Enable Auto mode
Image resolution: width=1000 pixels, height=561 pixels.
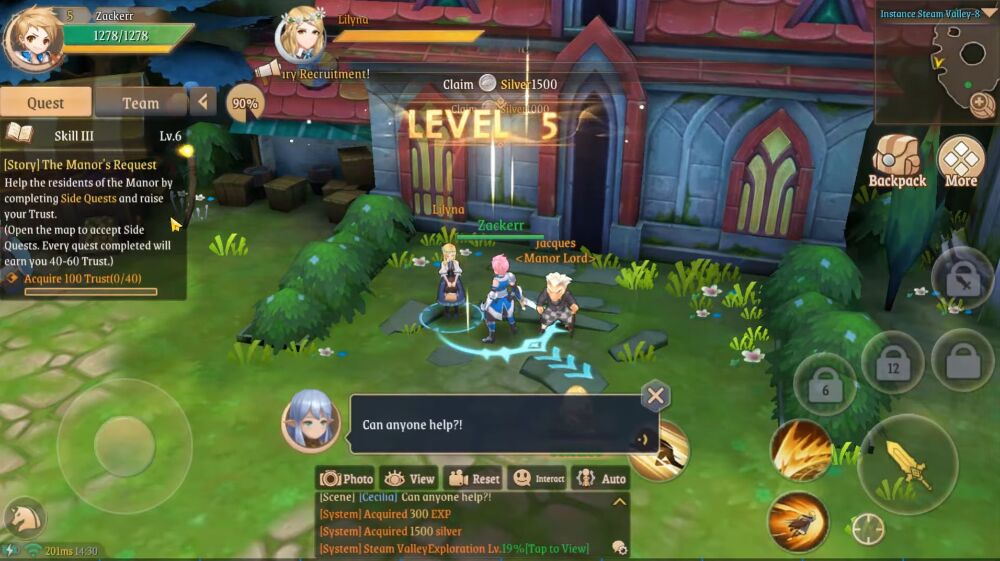pos(600,478)
